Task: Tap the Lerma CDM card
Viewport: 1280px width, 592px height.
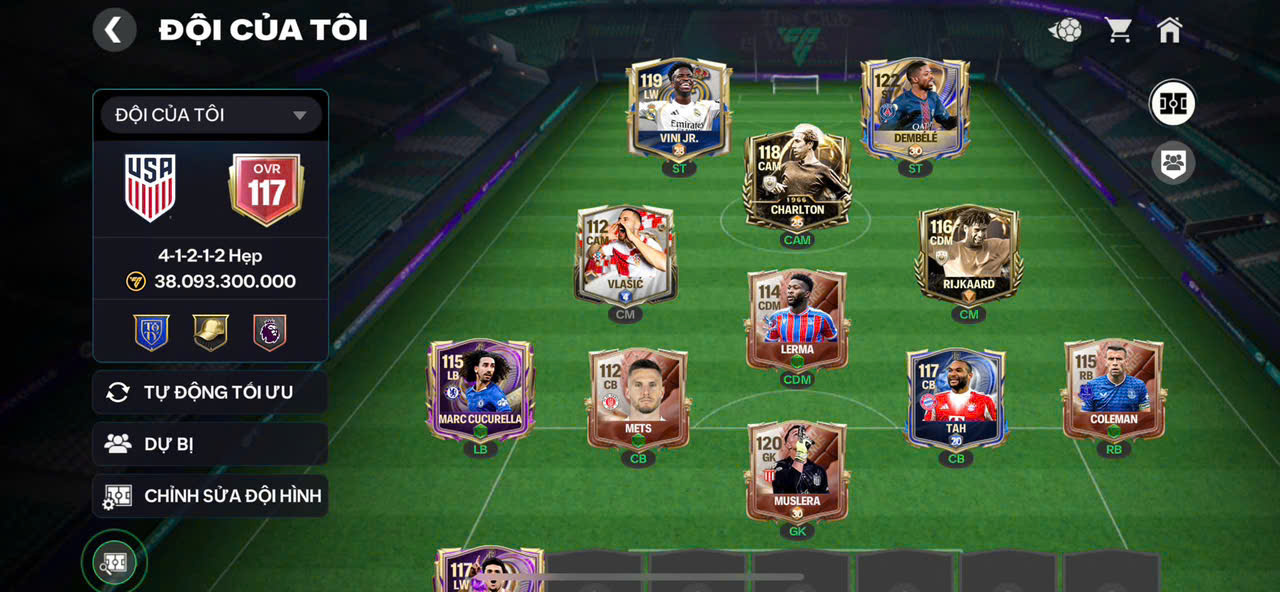Action: point(797,320)
